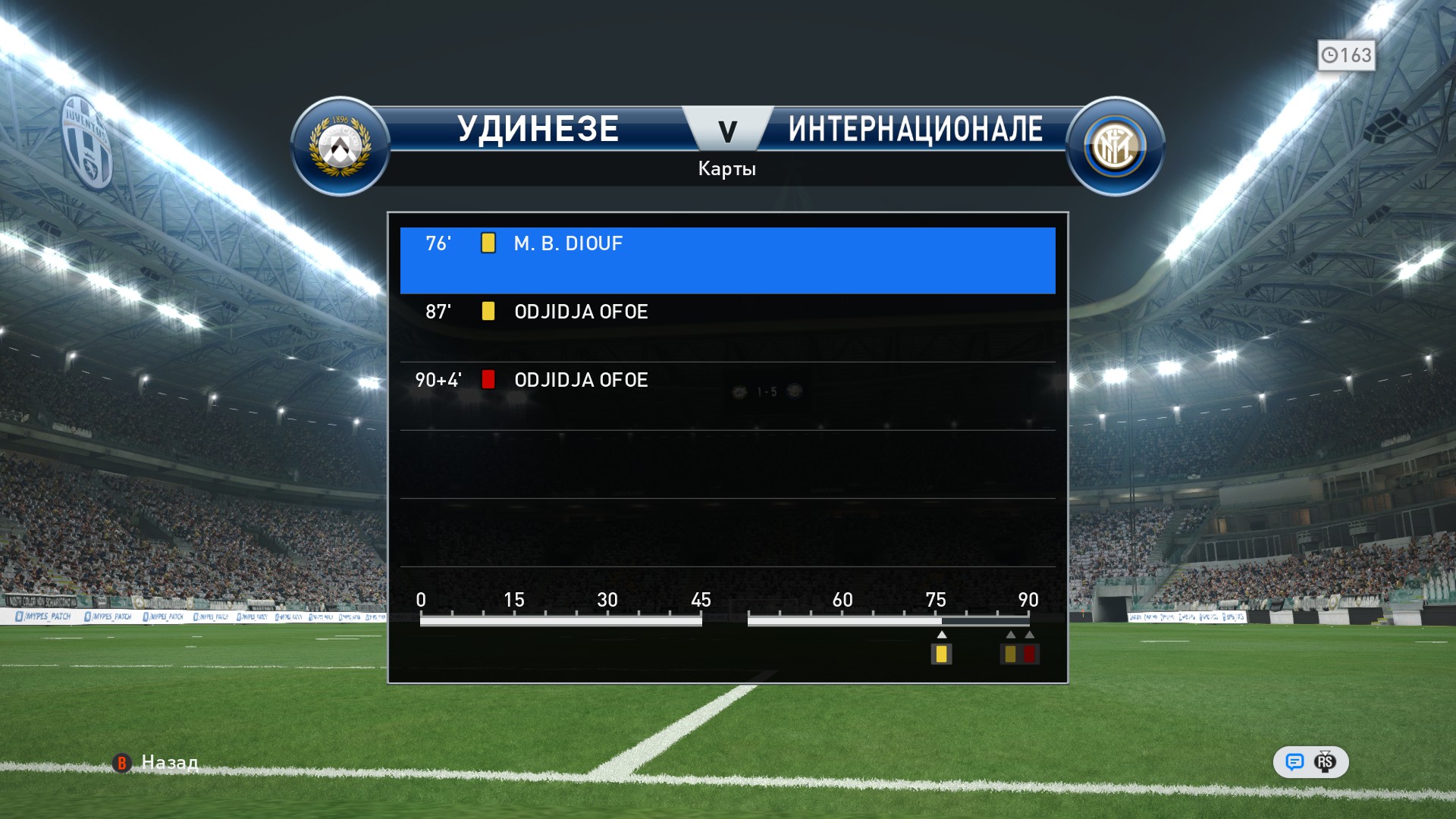The image size is (1456, 819).
Task: Go back with the Назад button
Action: point(156,762)
